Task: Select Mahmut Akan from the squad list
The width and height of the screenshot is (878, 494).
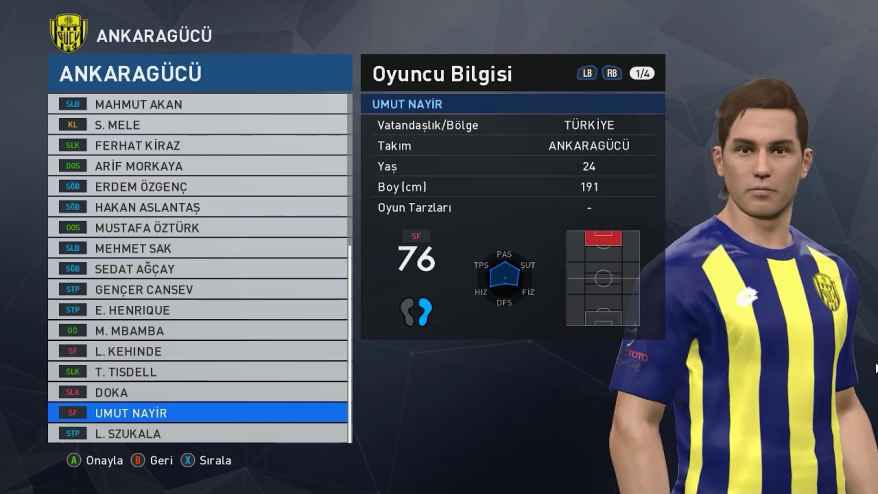Action: click(198, 104)
